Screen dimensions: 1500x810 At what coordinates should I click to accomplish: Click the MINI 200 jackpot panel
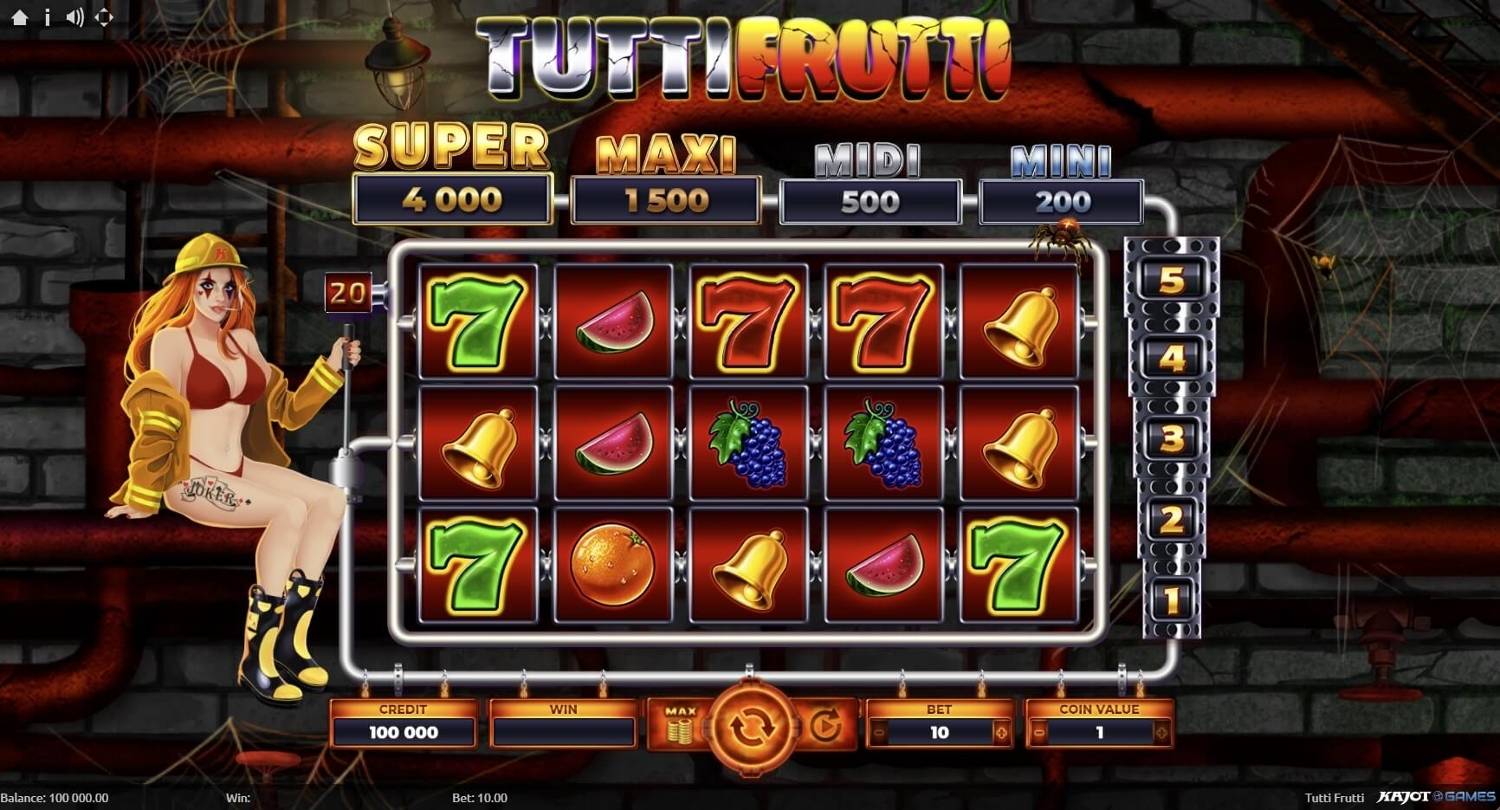(1062, 200)
